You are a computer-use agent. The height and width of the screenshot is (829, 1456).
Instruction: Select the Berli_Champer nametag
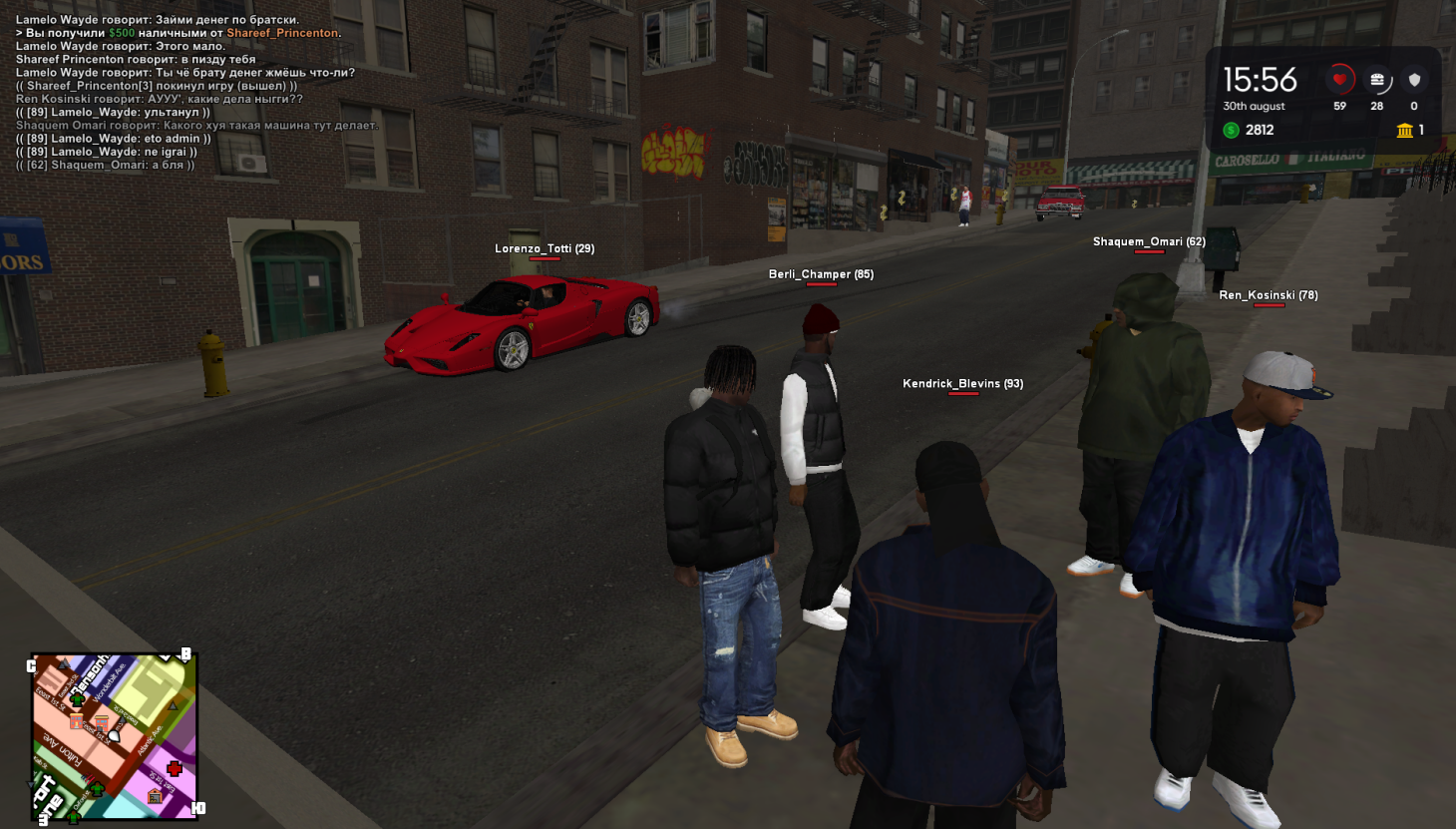[x=821, y=274]
